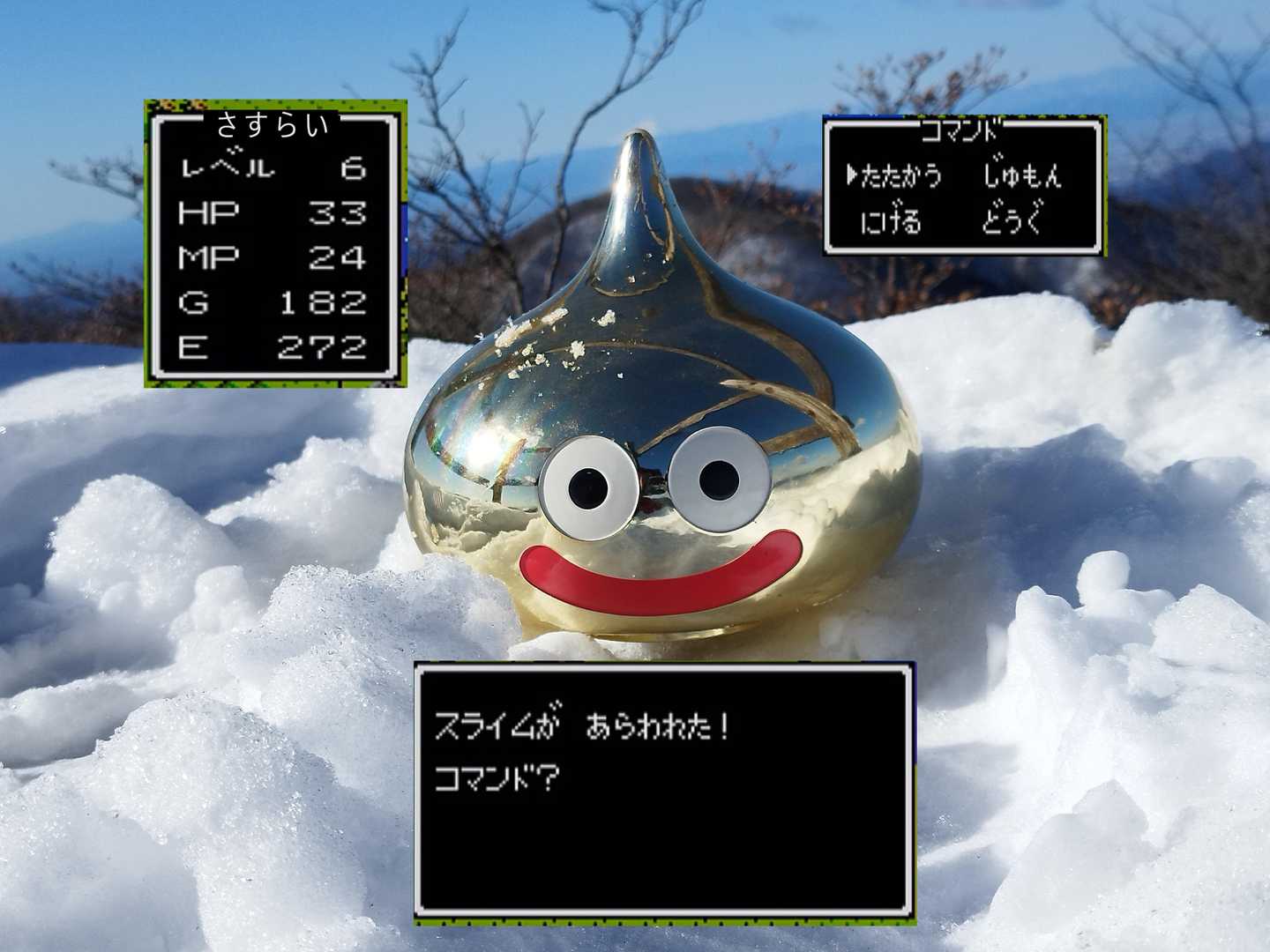Pick the にげる (Run) command

point(891,220)
